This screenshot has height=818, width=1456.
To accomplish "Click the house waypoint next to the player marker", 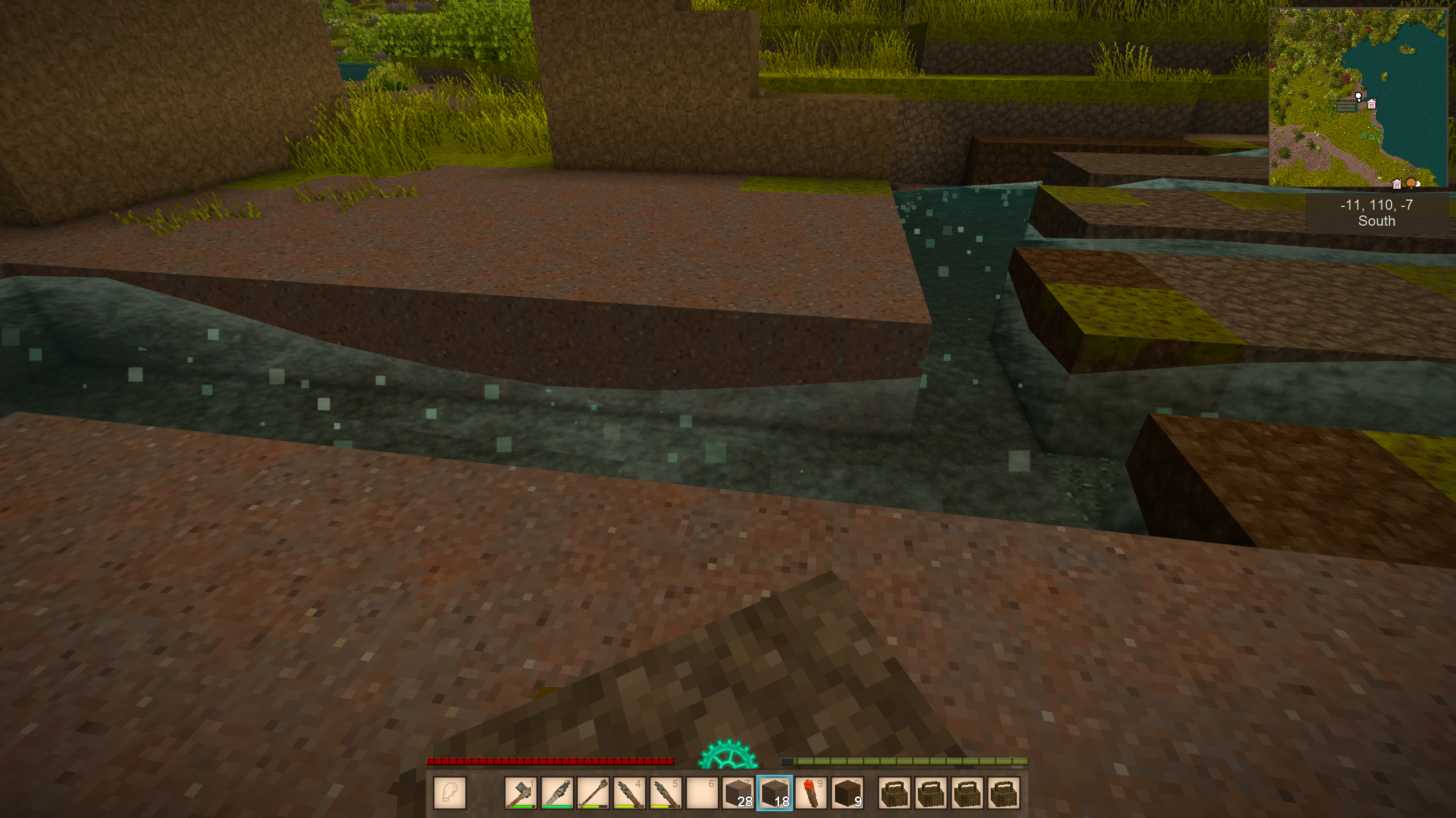I will click(x=1372, y=104).
